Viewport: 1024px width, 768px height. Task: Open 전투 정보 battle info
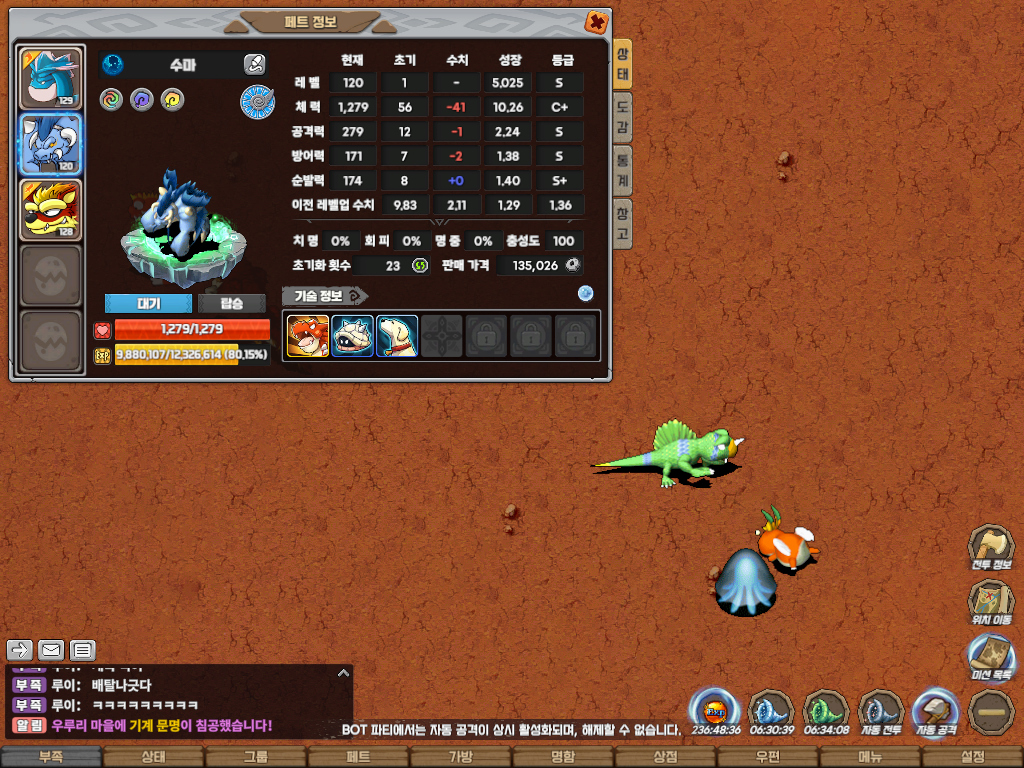click(991, 549)
